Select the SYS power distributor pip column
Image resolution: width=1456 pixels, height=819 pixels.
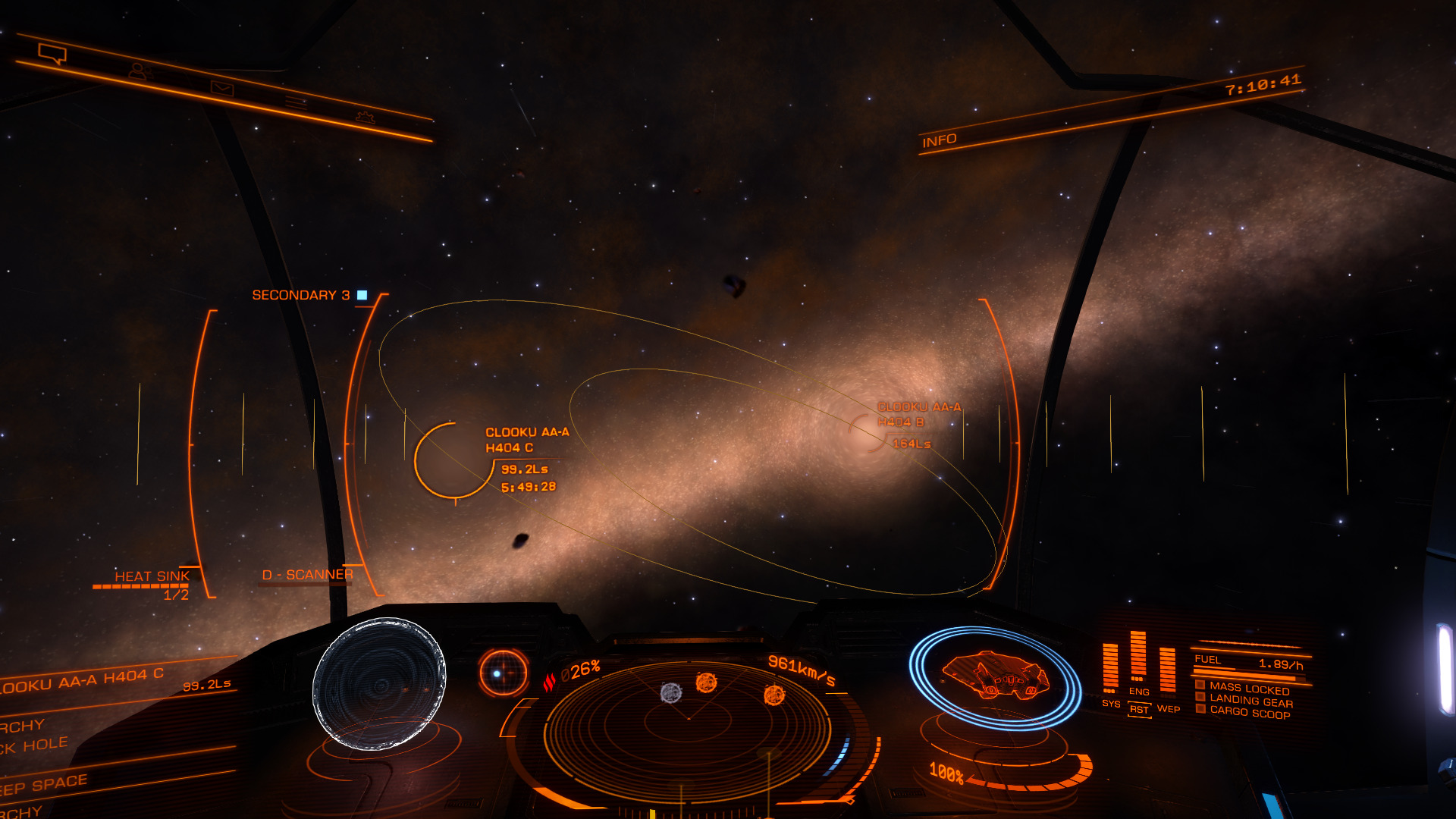coord(1110,667)
